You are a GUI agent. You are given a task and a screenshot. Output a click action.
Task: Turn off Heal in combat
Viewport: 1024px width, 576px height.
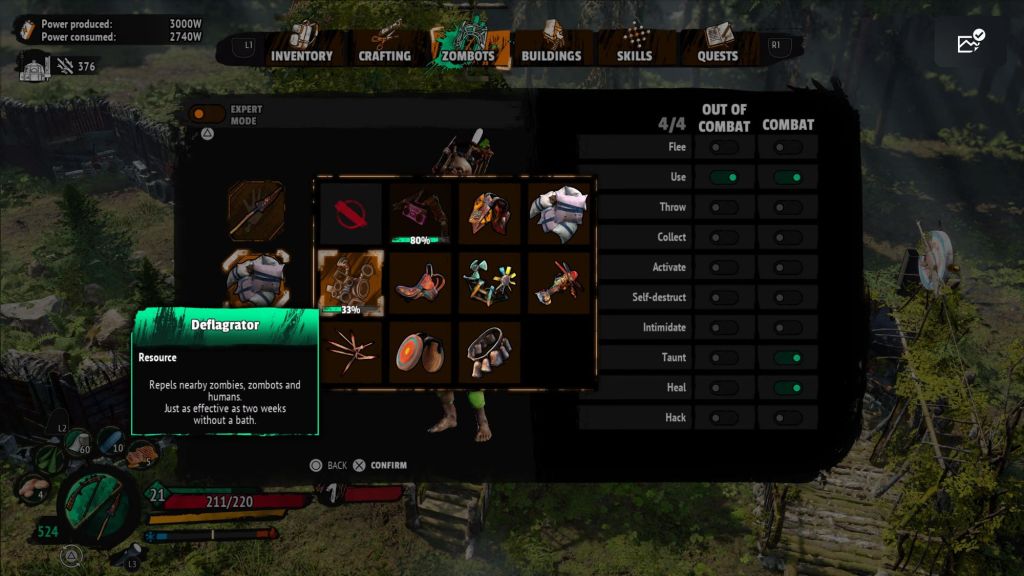[x=788, y=387]
